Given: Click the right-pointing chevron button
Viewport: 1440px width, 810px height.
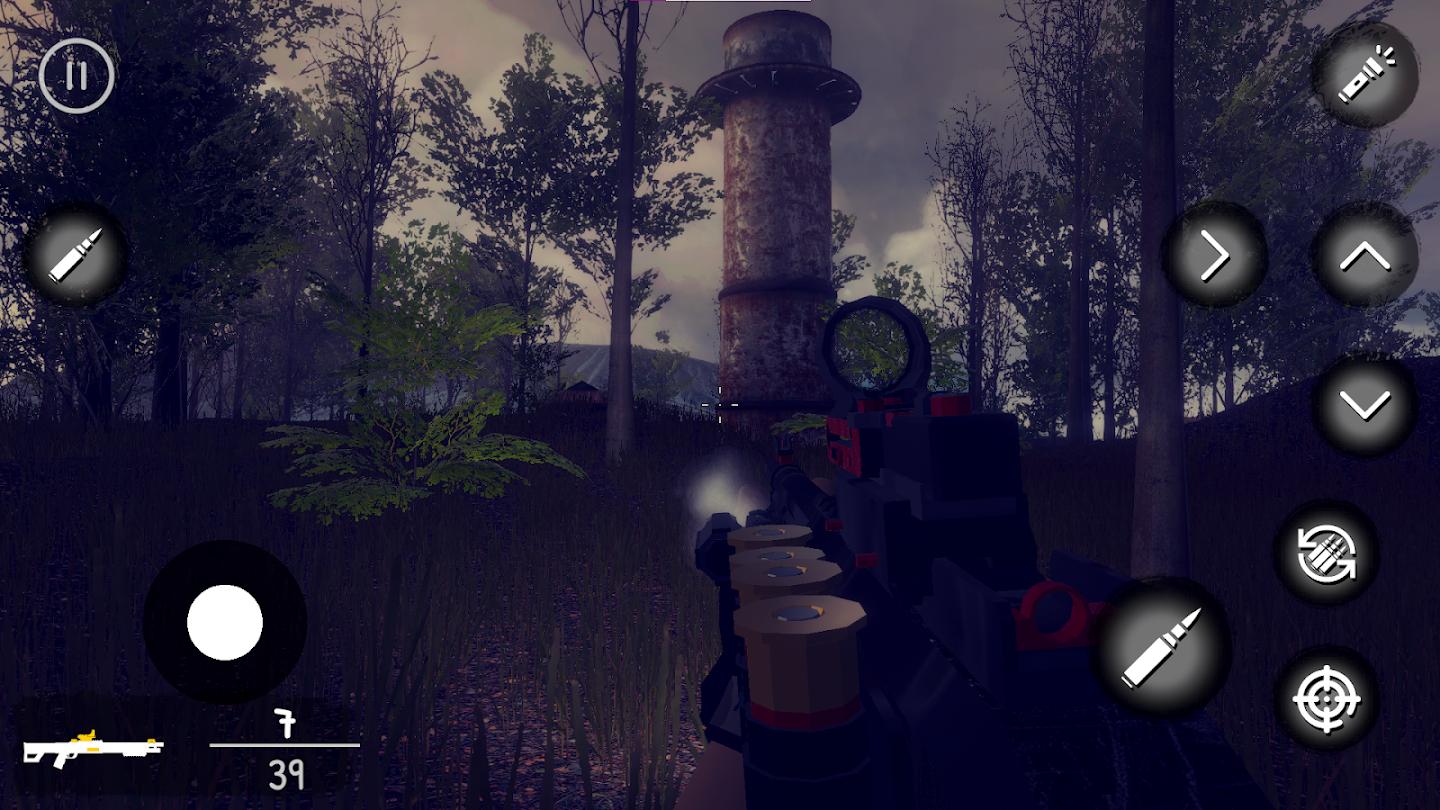Looking at the screenshot, I should pyautogui.click(x=1214, y=257).
